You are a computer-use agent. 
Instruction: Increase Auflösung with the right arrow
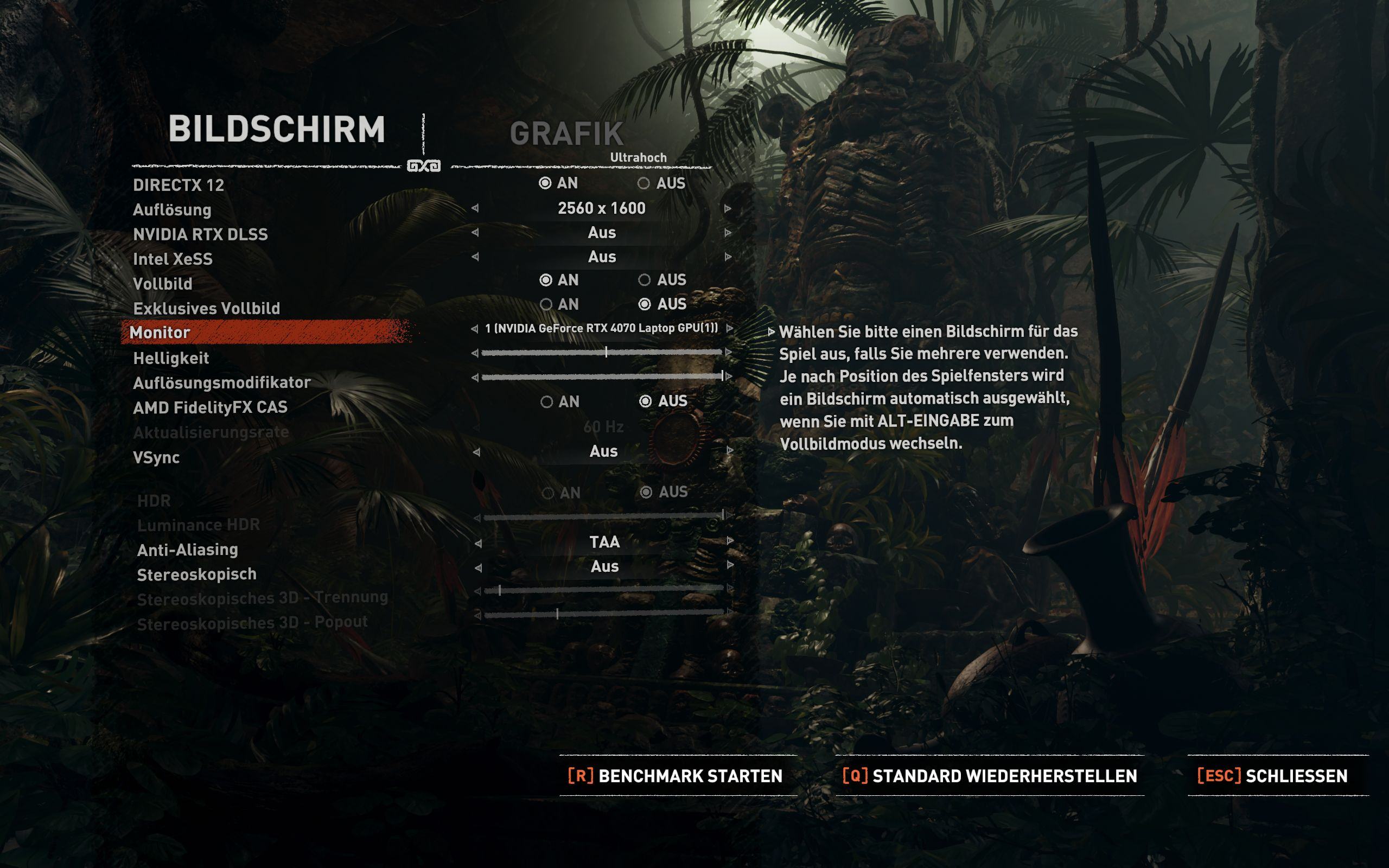728,208
